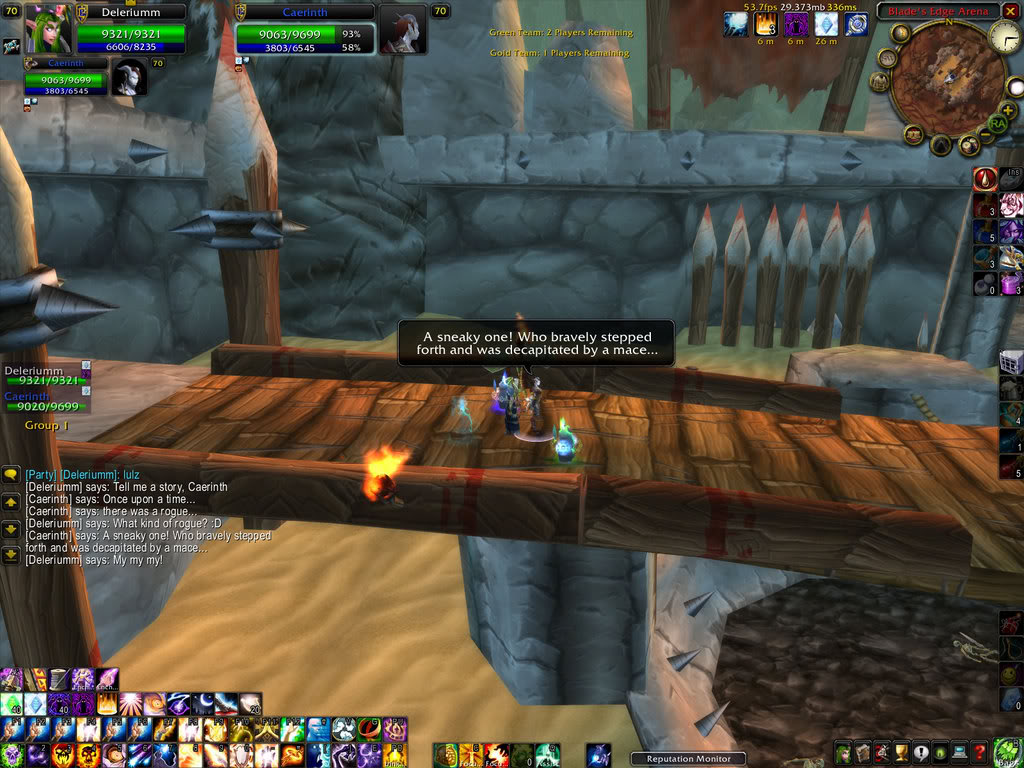The height and width of the screenshot is (768, 1024).
Task: Select Caerinth's target portrait
Action: pos(399,28)
